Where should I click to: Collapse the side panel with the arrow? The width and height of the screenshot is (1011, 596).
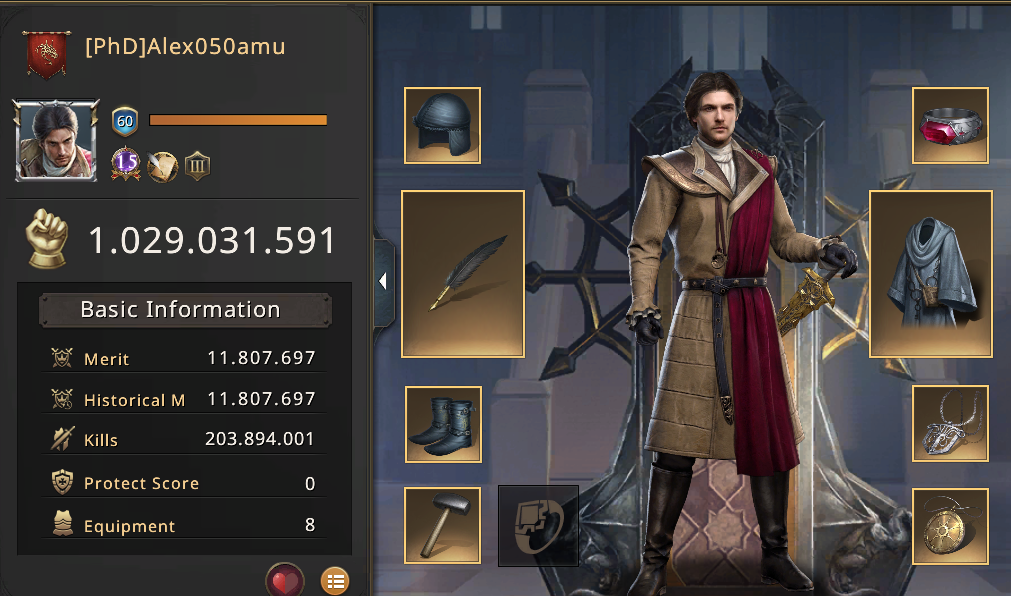point(383,283)
